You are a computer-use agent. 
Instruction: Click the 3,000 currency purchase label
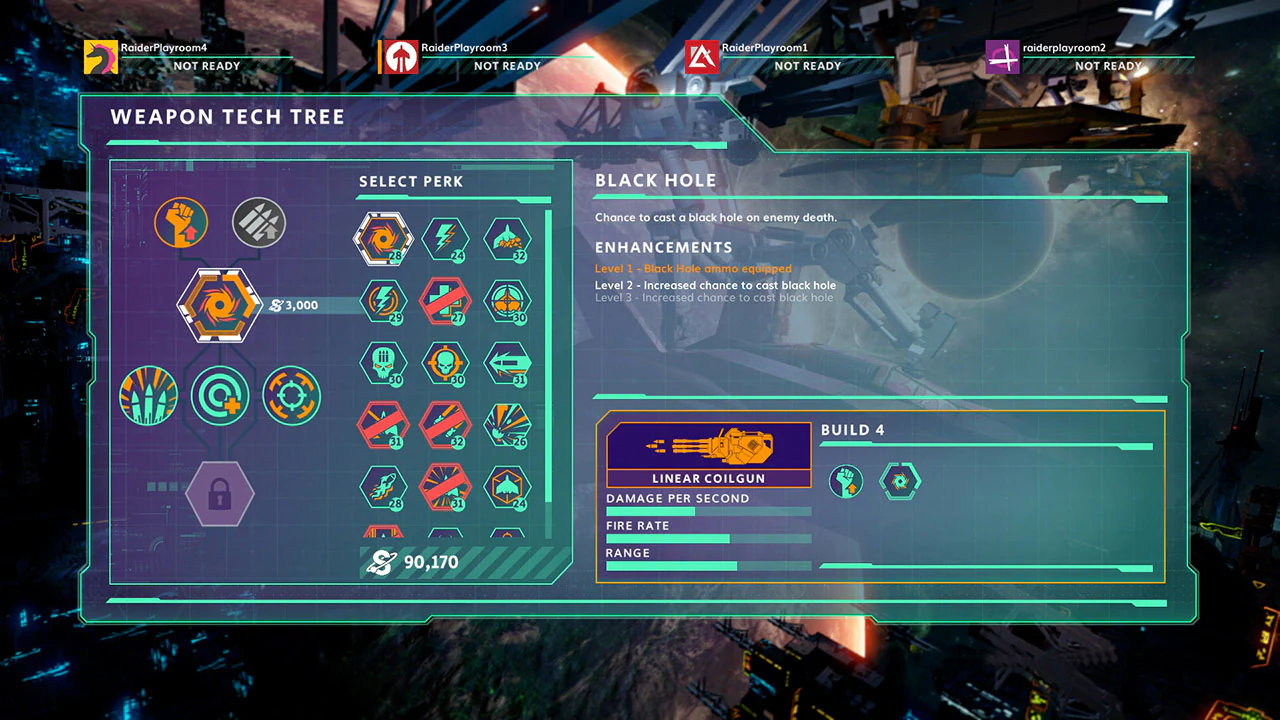click(295, 306)
